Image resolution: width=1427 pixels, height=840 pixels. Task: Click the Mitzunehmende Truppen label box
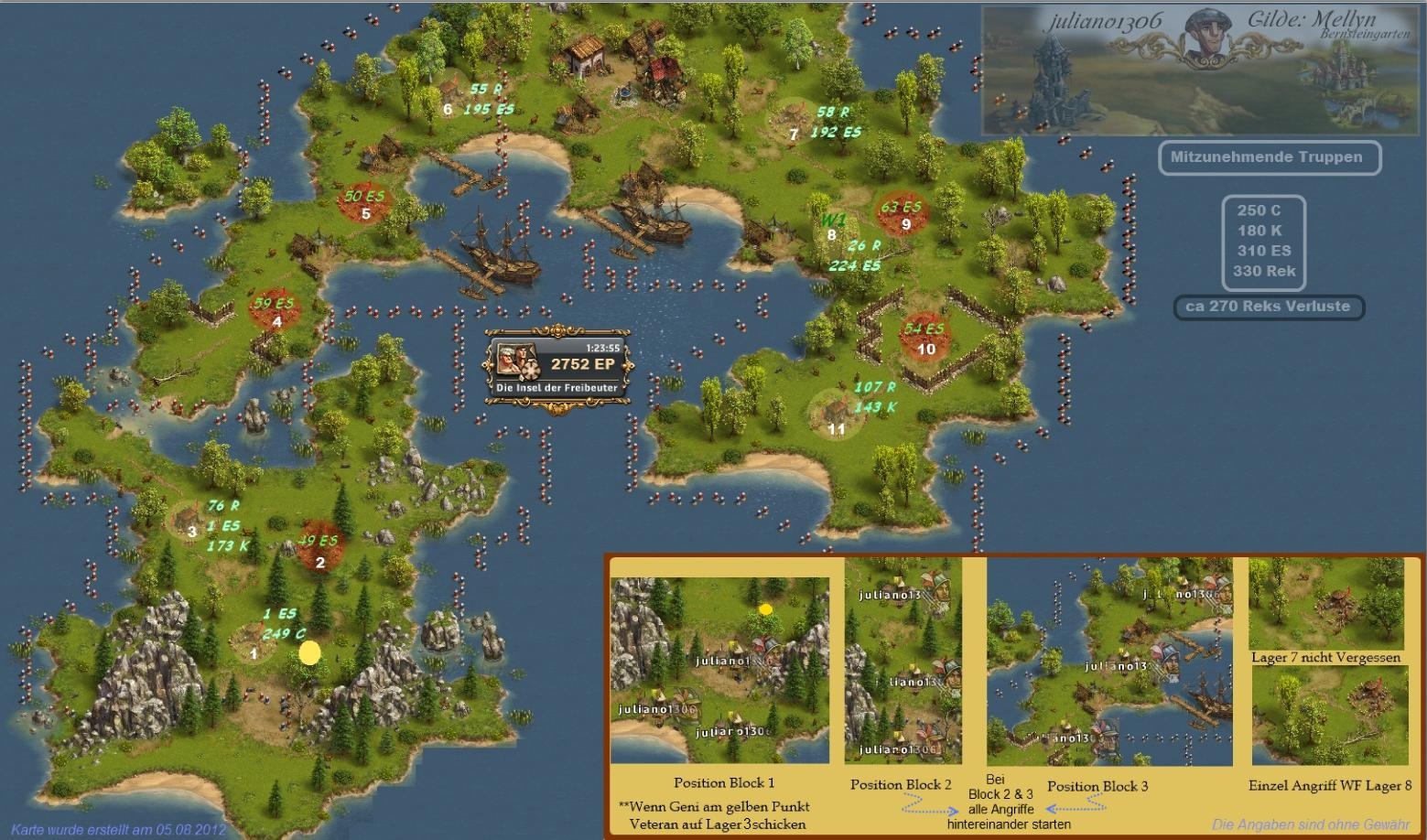(1269, 157)
